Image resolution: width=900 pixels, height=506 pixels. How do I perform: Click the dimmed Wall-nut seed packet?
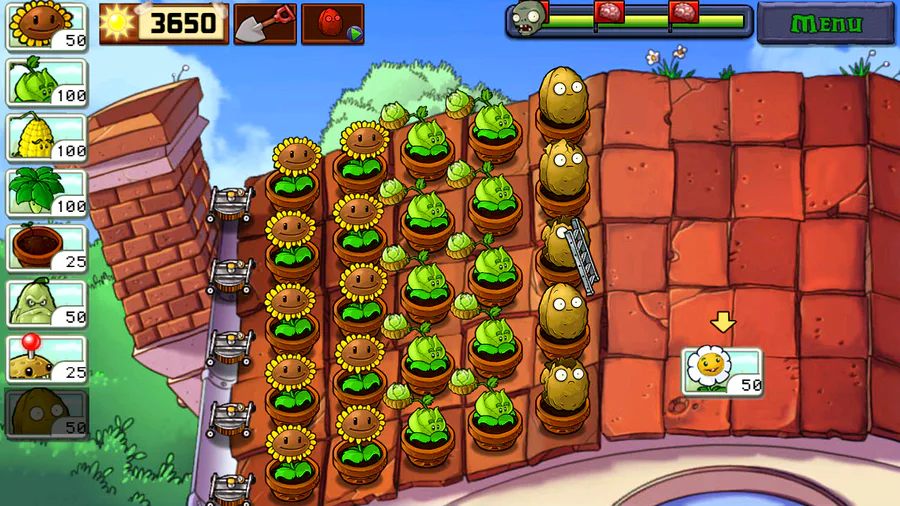point(47,413)
